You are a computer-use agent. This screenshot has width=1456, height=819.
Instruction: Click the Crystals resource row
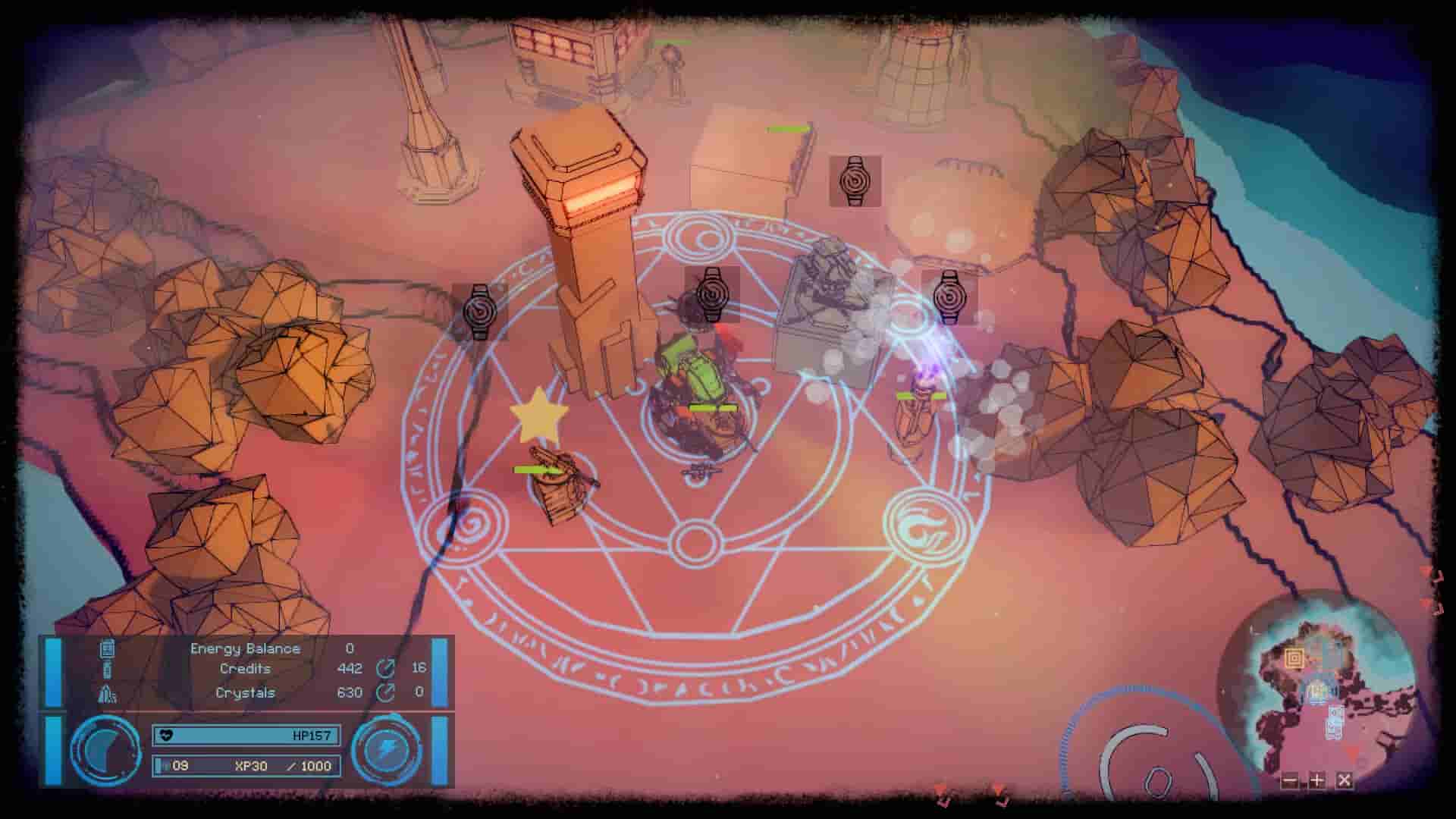245,693
